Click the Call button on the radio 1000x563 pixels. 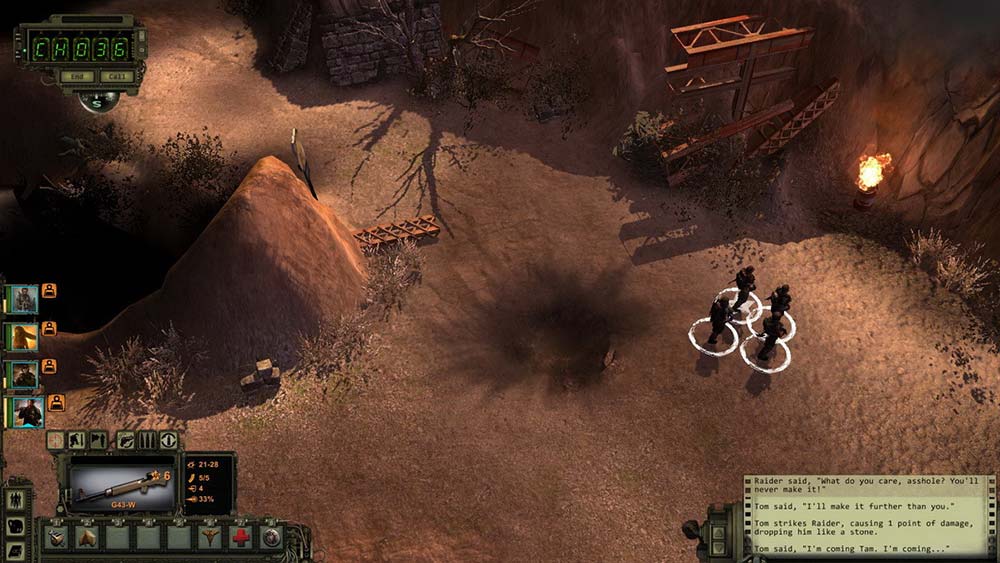coord(115,76)
